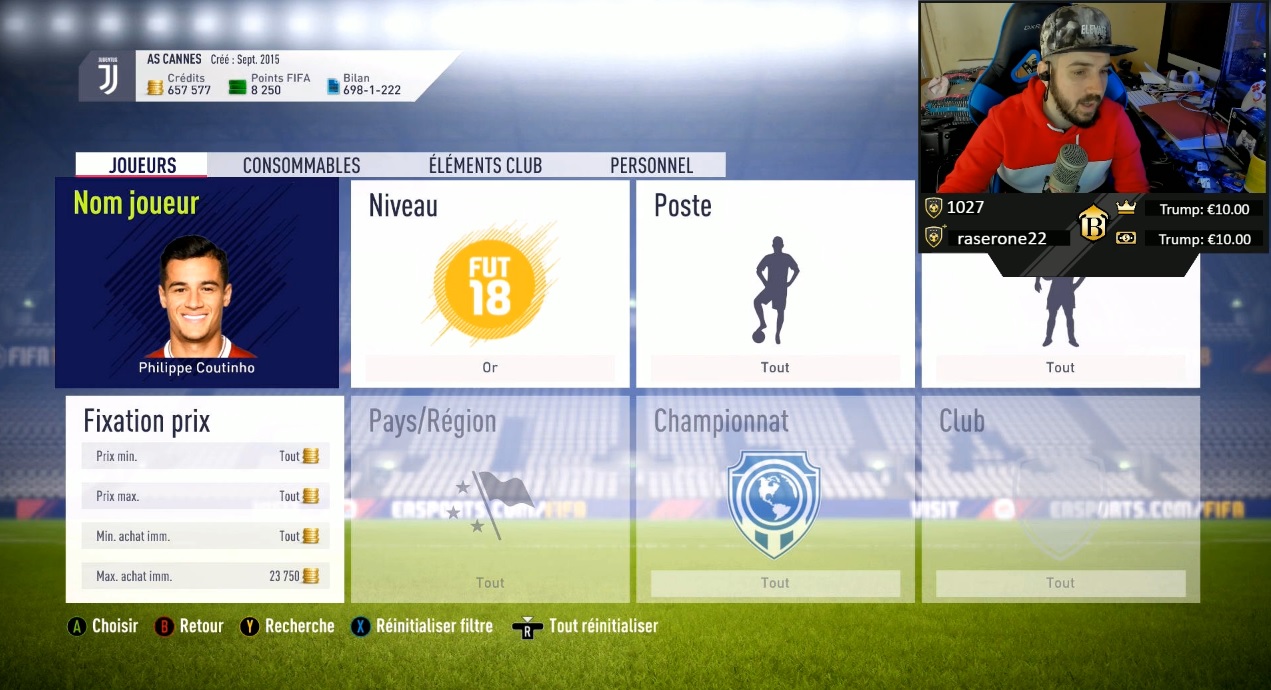Open the Nom joueur filter tile
Viewport: 1271px width, 690px height.
(197, 284)
